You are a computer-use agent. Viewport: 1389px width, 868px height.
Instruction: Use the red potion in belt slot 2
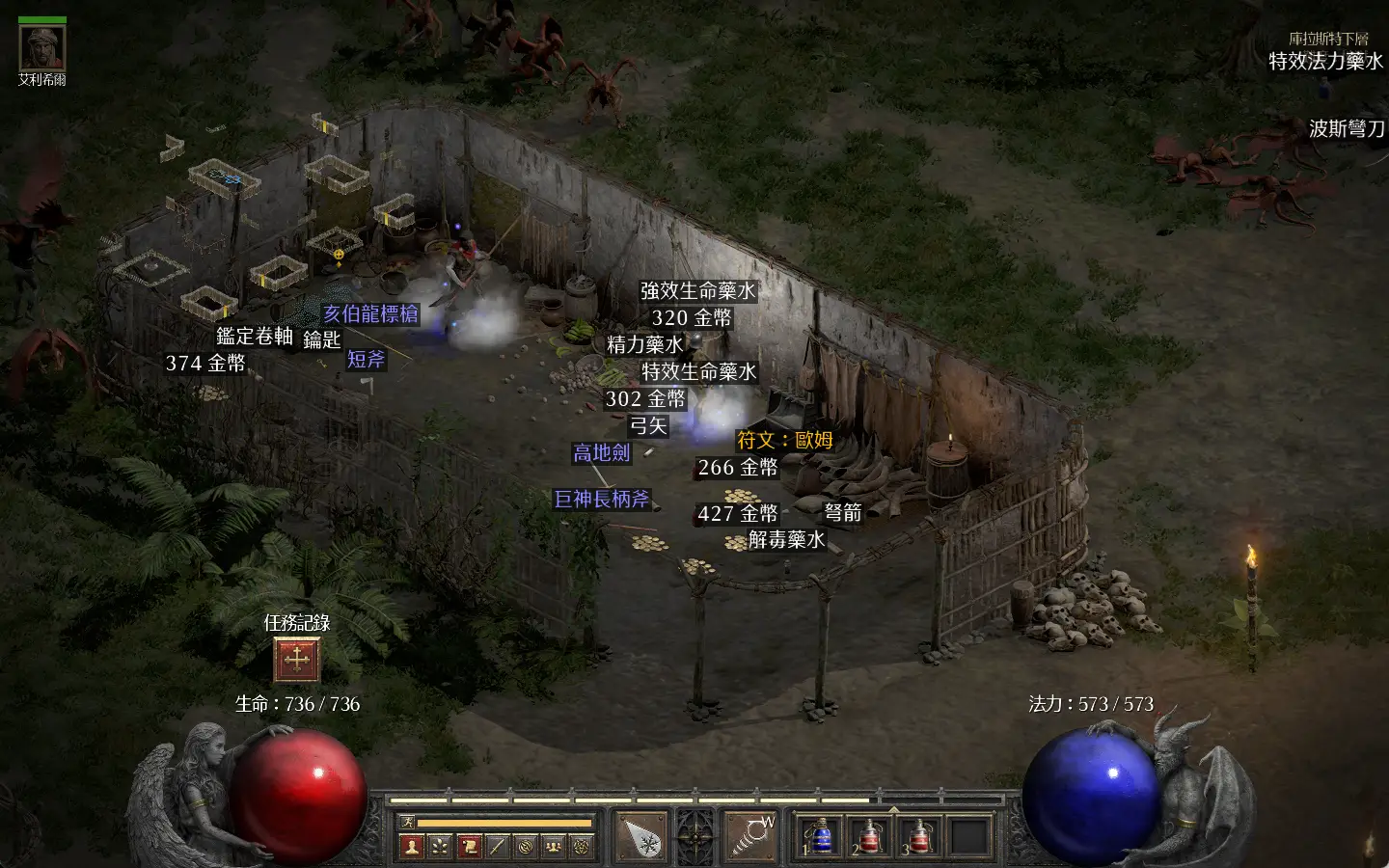click(870, 836)
